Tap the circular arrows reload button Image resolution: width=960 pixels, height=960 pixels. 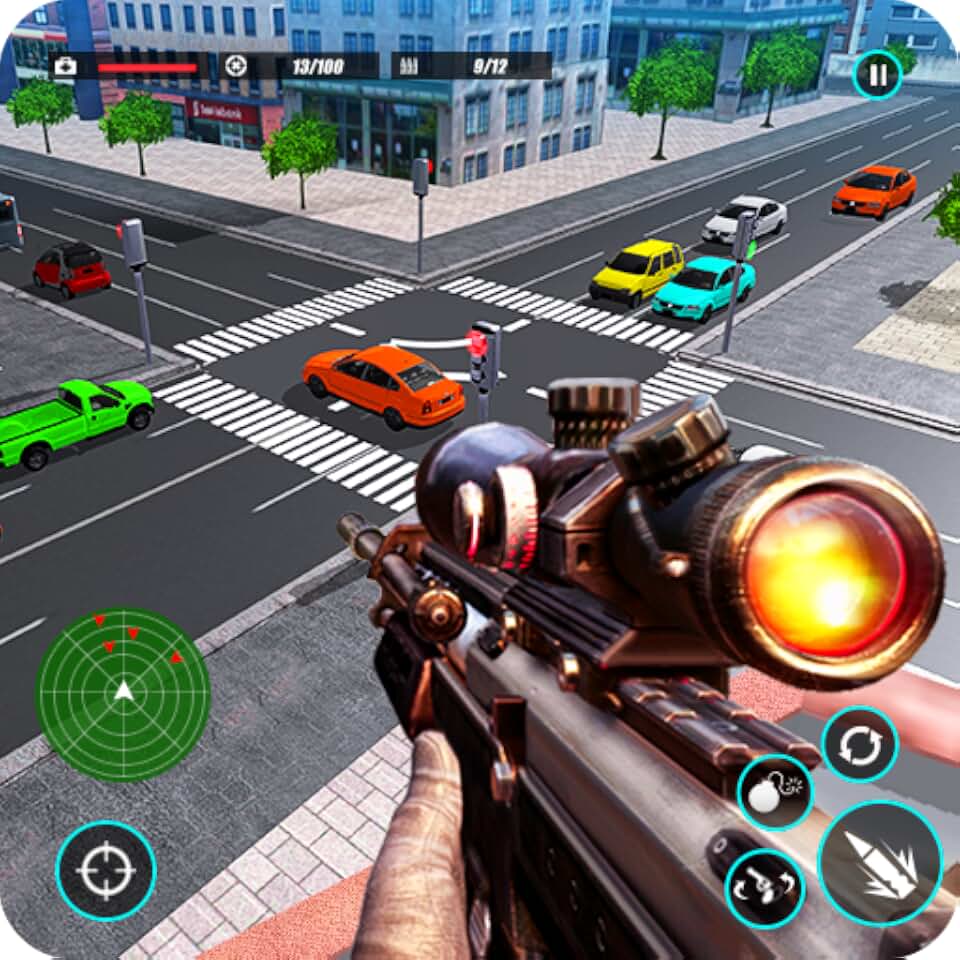[859, 744]
